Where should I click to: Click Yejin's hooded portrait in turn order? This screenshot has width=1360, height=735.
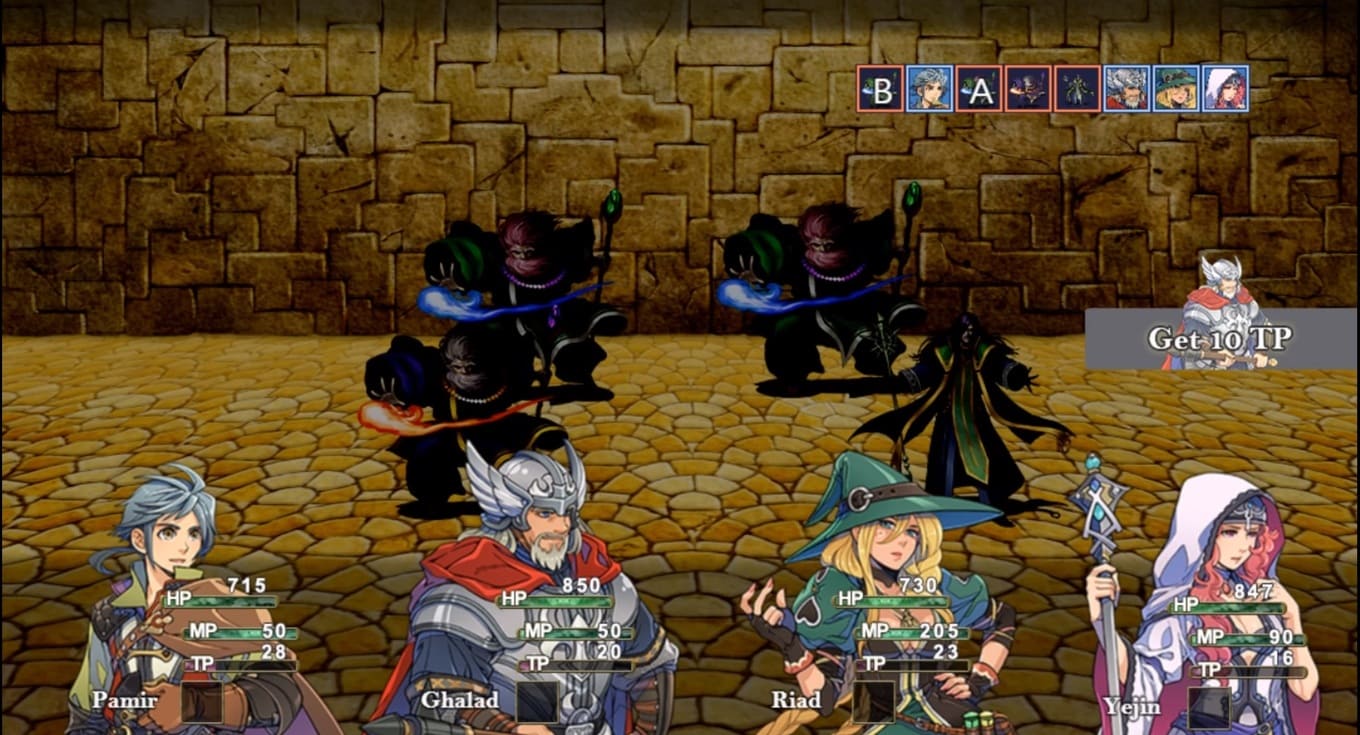click(1225, 89)
